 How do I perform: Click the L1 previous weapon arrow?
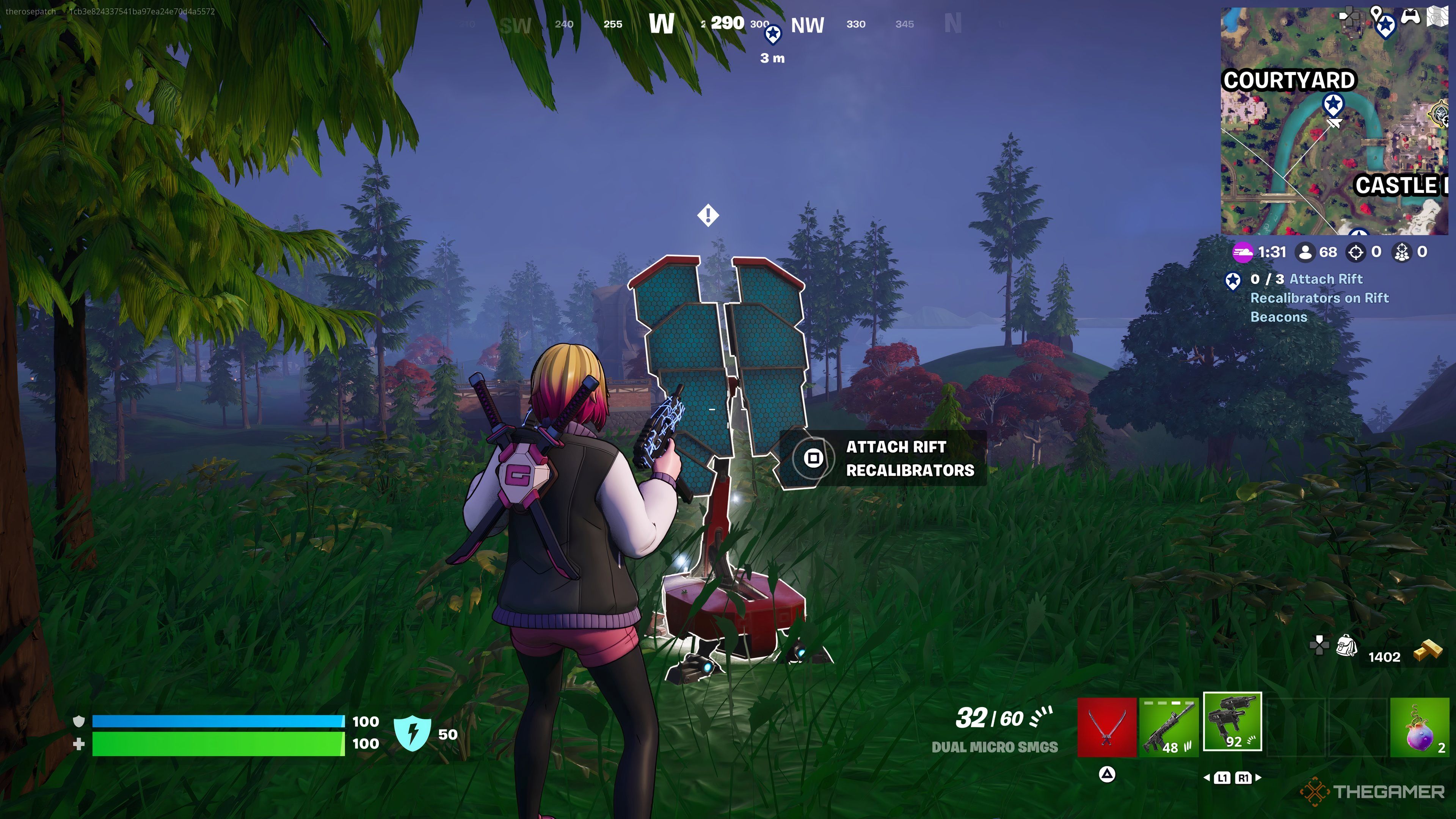click(x=1207, y=778)
